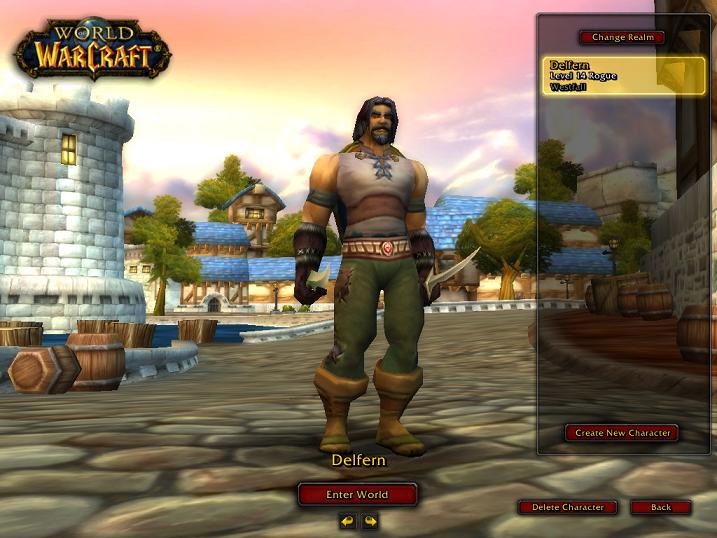This screenshot has height=538, width=717.
Task: Enter the world with Delfern
Action: click(x=357, y=494)
